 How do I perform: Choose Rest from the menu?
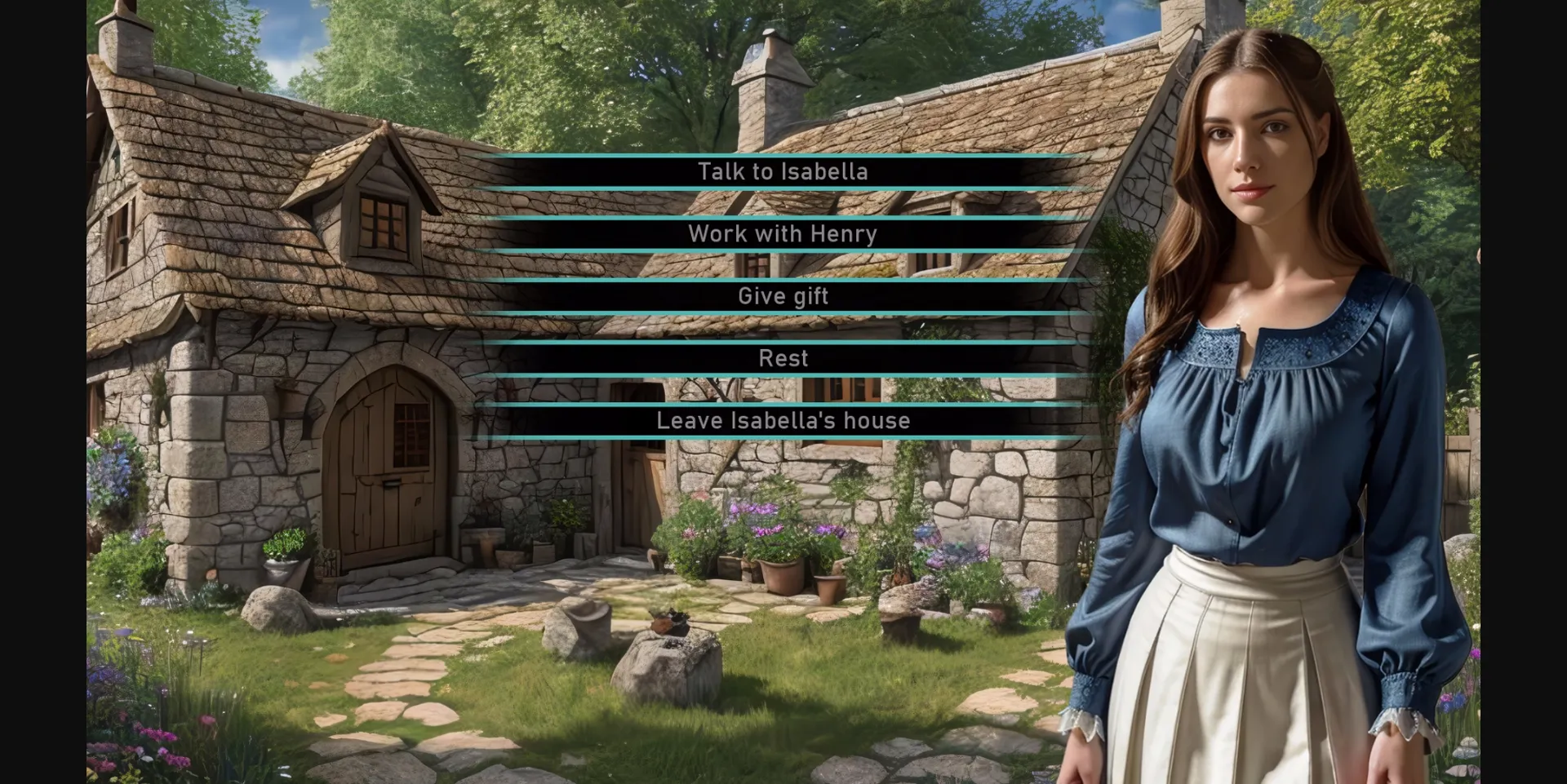[x=783, y=358]
